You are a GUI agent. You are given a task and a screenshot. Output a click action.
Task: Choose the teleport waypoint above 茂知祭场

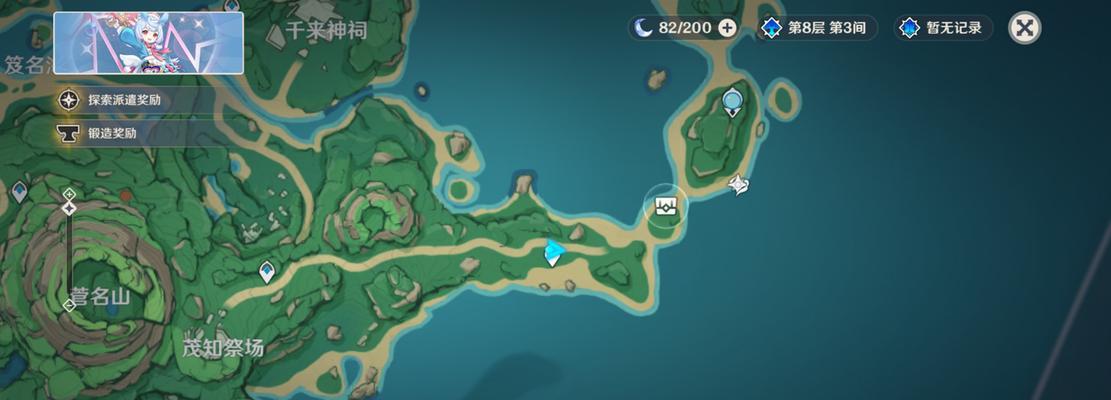266,270
